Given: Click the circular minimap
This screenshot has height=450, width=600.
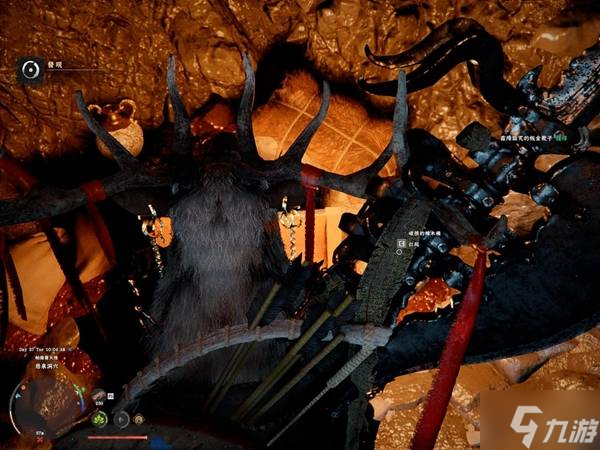Looking at the screenshot, I should (30, 407).
